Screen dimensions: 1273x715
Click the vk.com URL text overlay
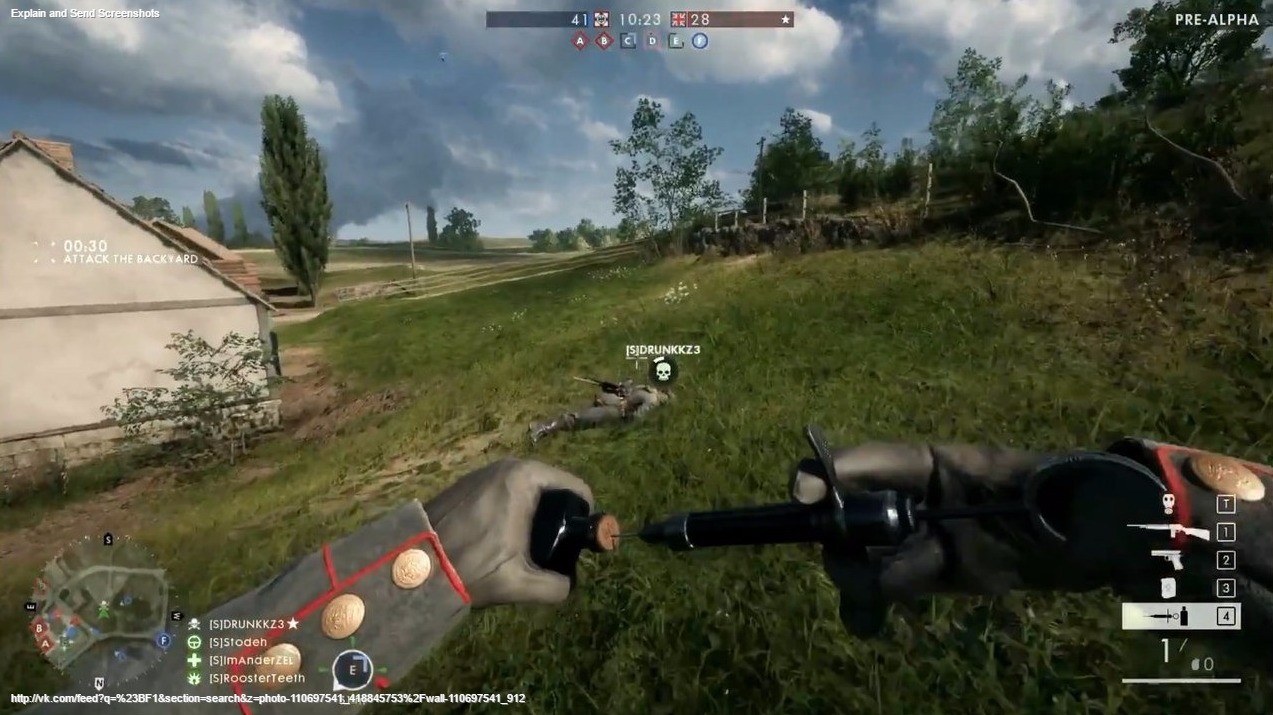click(268, 698)
